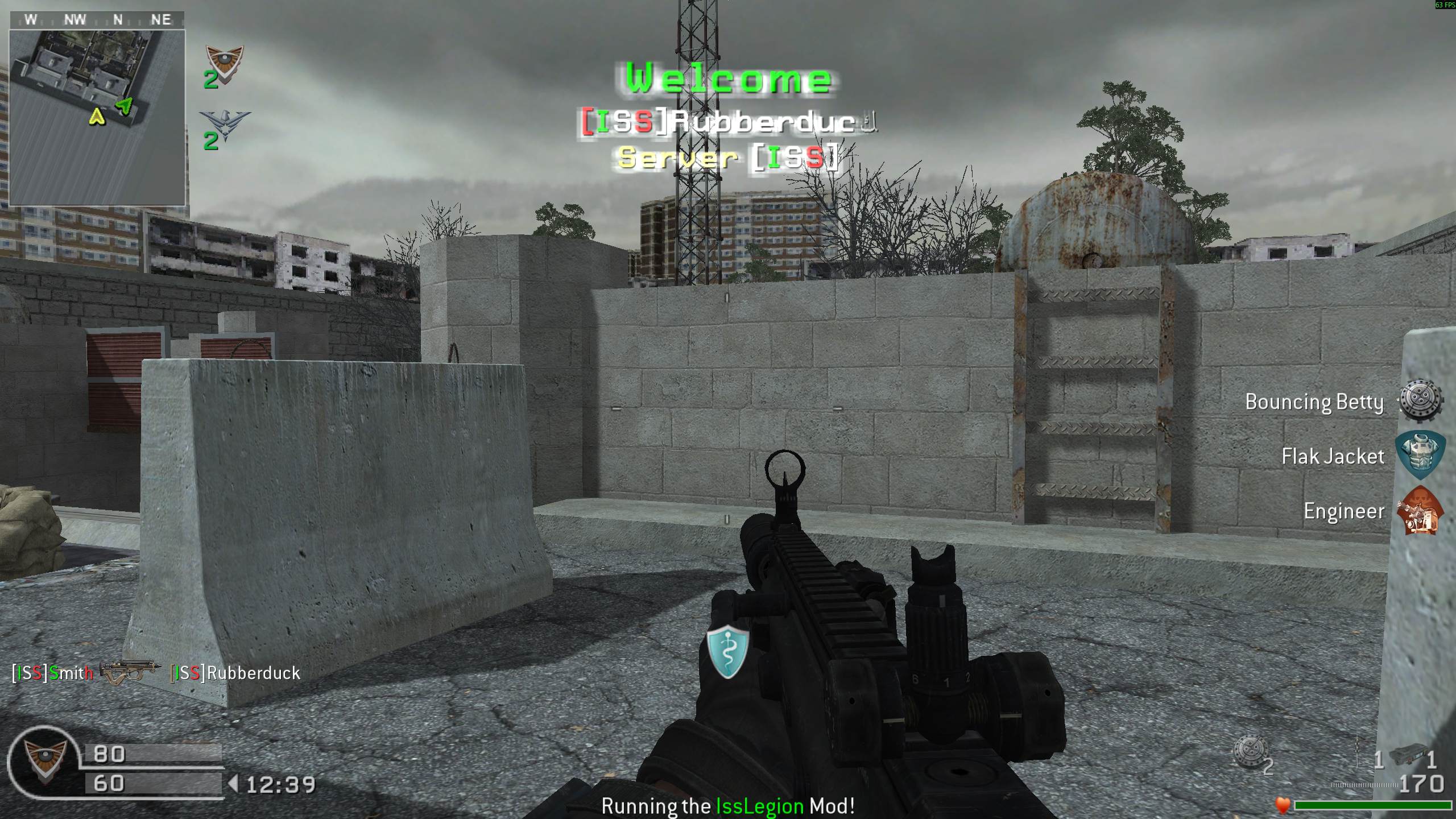The width and height of the screenshot is (1456, 819).
Task: Click the large faction emblem beside the 80/60 scores
Action: [x=43, y=762]
